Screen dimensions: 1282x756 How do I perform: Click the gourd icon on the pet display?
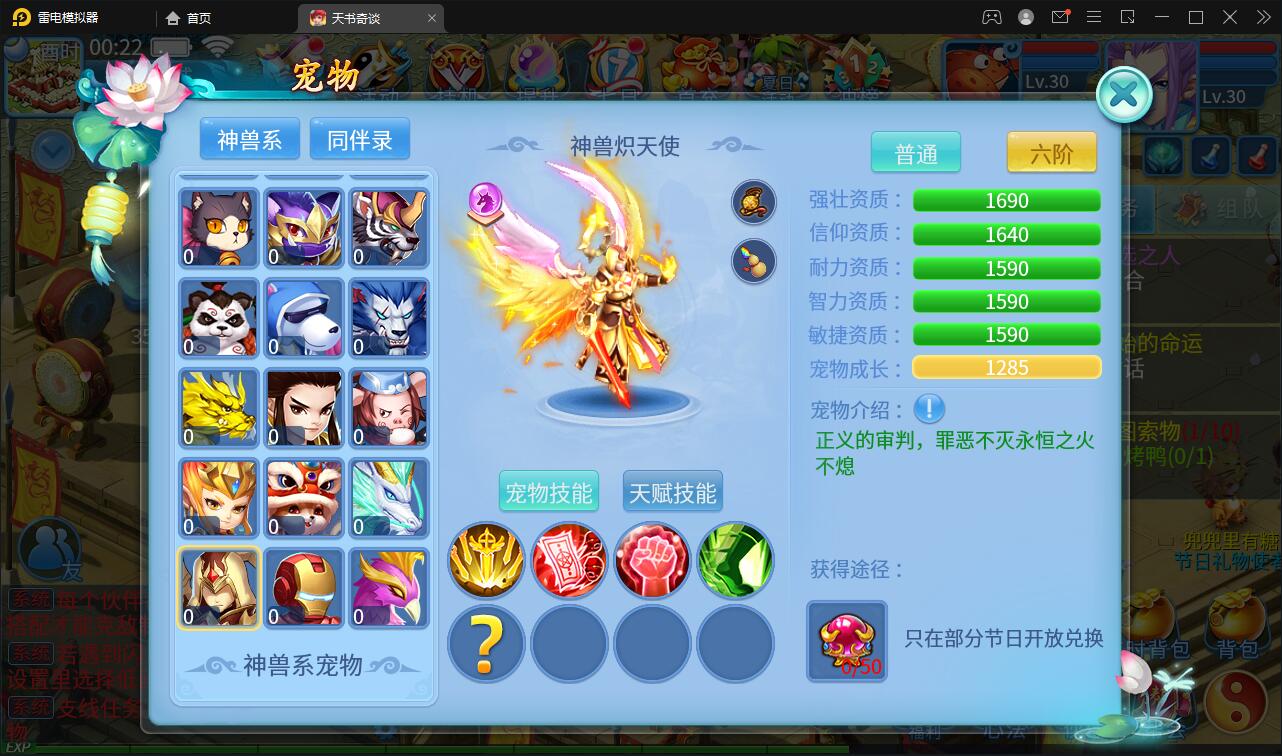click(753, 262)
